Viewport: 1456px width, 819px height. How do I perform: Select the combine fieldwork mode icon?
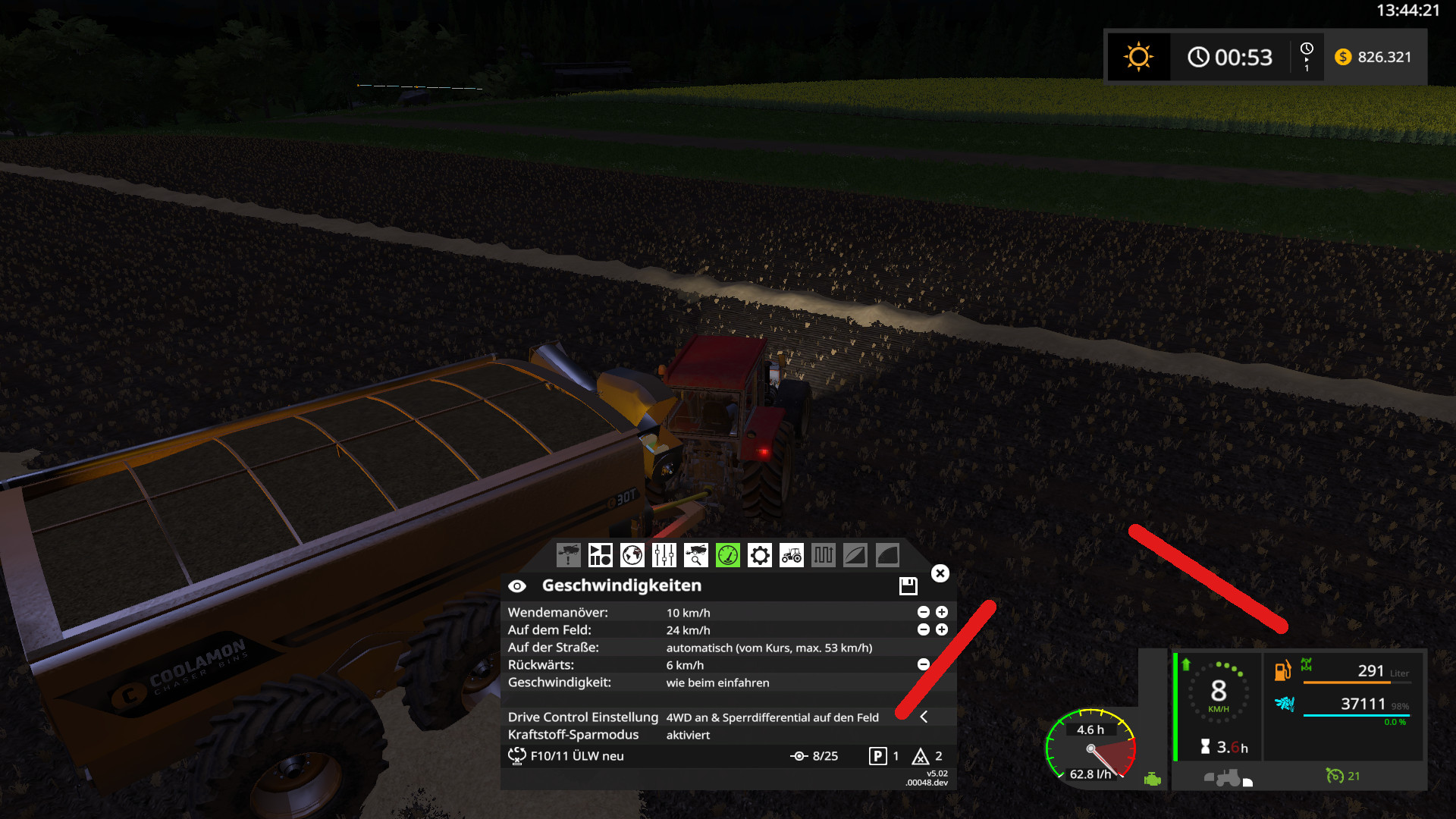click(x=569, y=555)
